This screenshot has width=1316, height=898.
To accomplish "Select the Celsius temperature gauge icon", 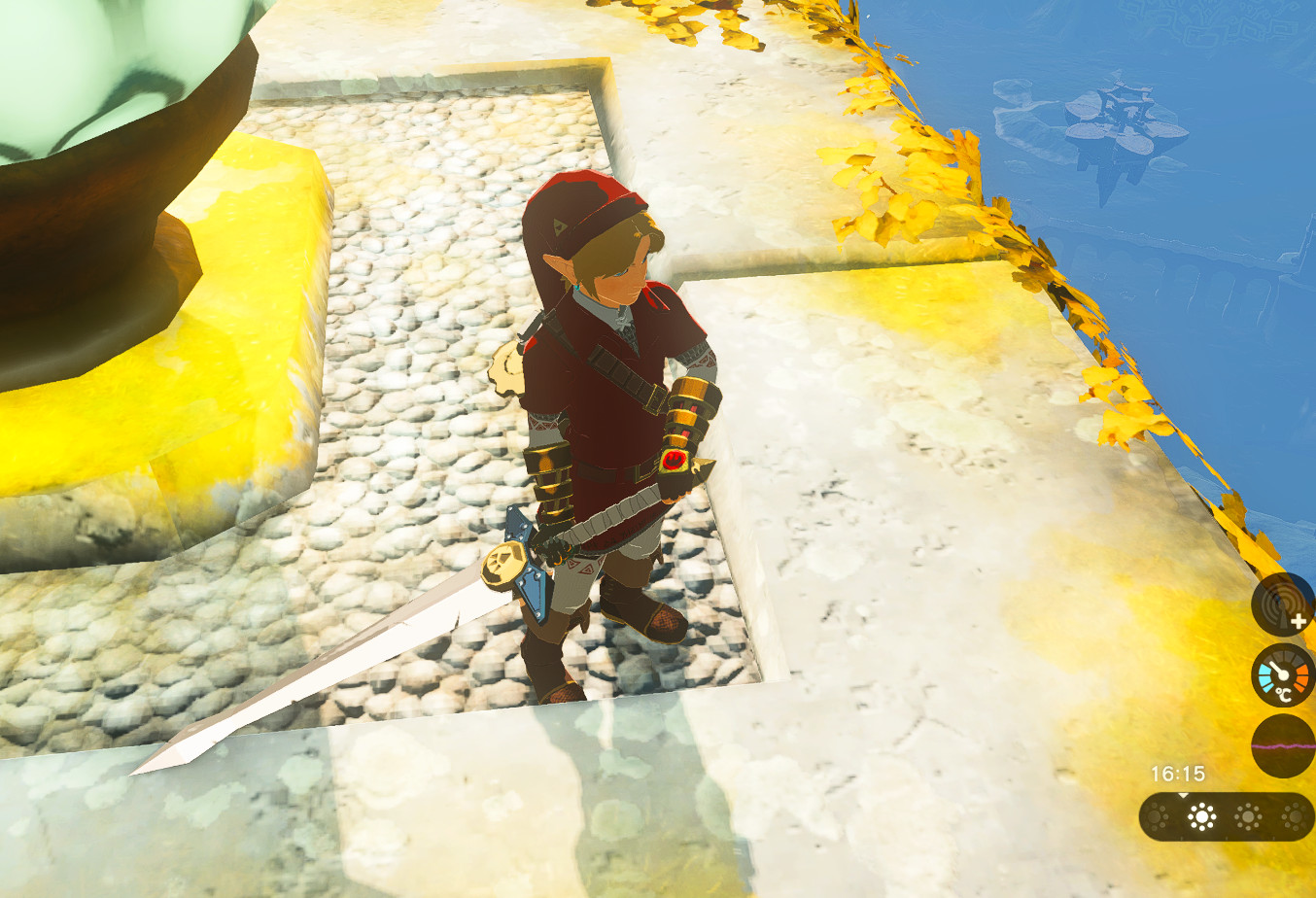I will [1283, 674].
